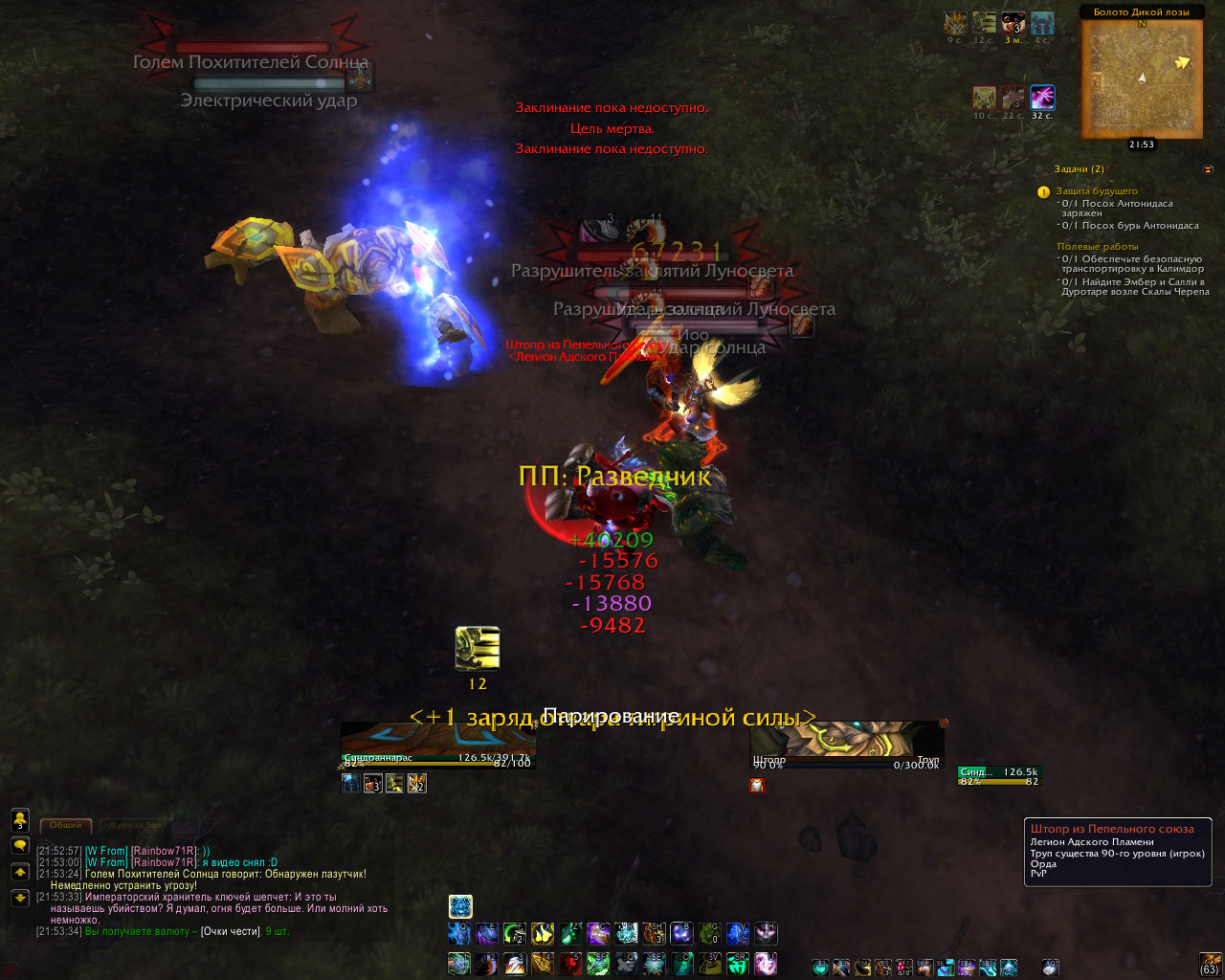Open the social friends button with bell icon
The image size is (1225, 980).
point(19,819)
